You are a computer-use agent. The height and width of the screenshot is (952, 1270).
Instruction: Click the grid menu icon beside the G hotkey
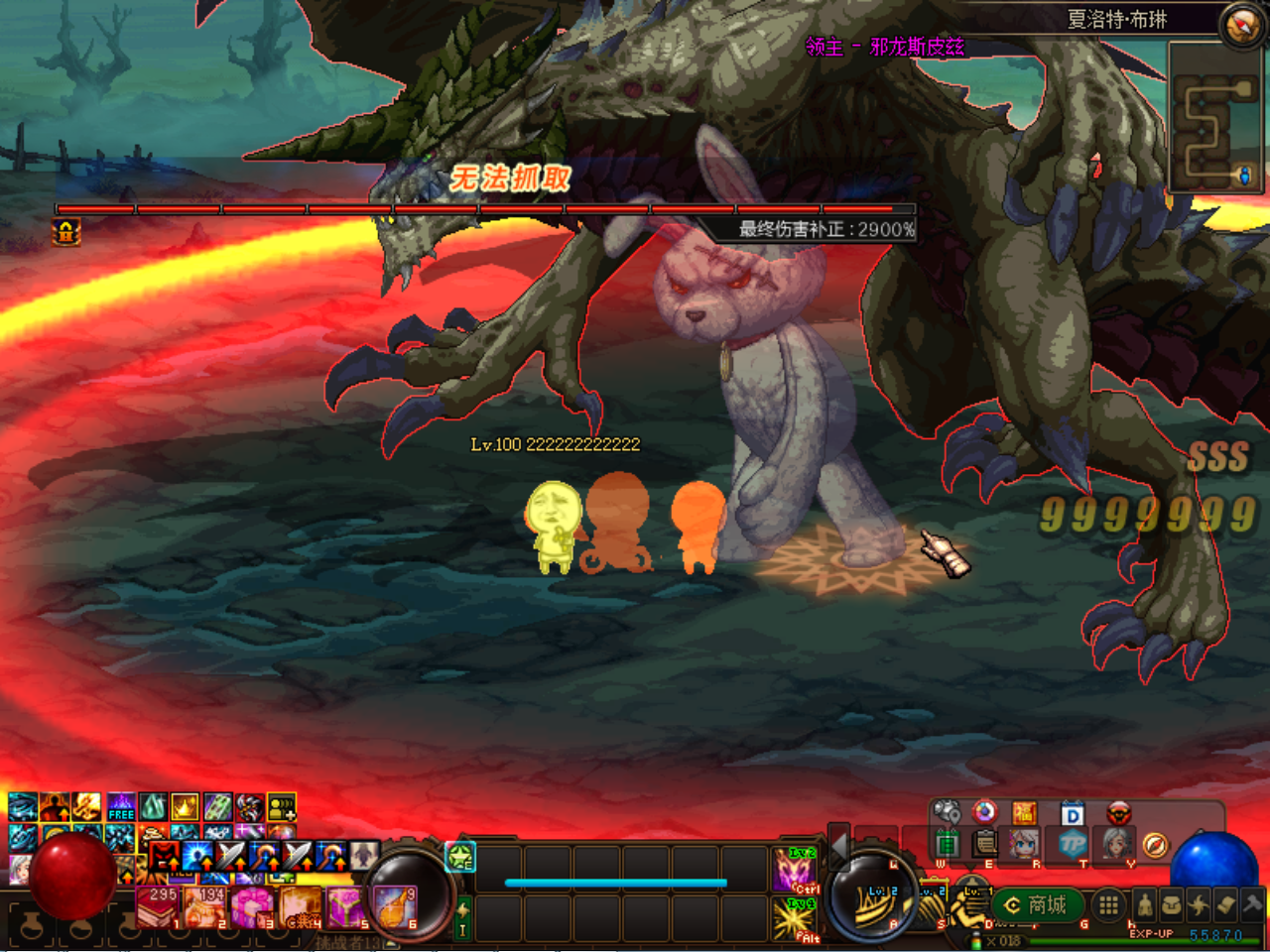pyautogui.click(x=1107, y=905)
